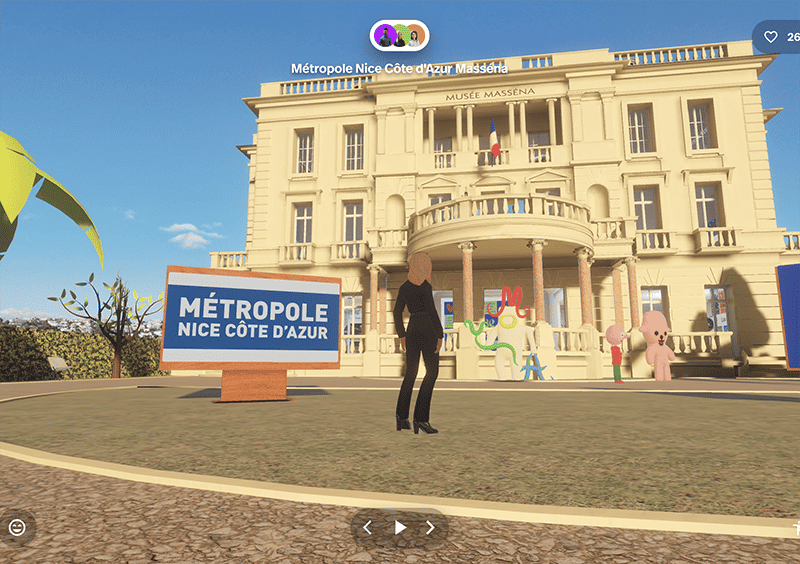Open the emoji reactions button

coord(17,527)
